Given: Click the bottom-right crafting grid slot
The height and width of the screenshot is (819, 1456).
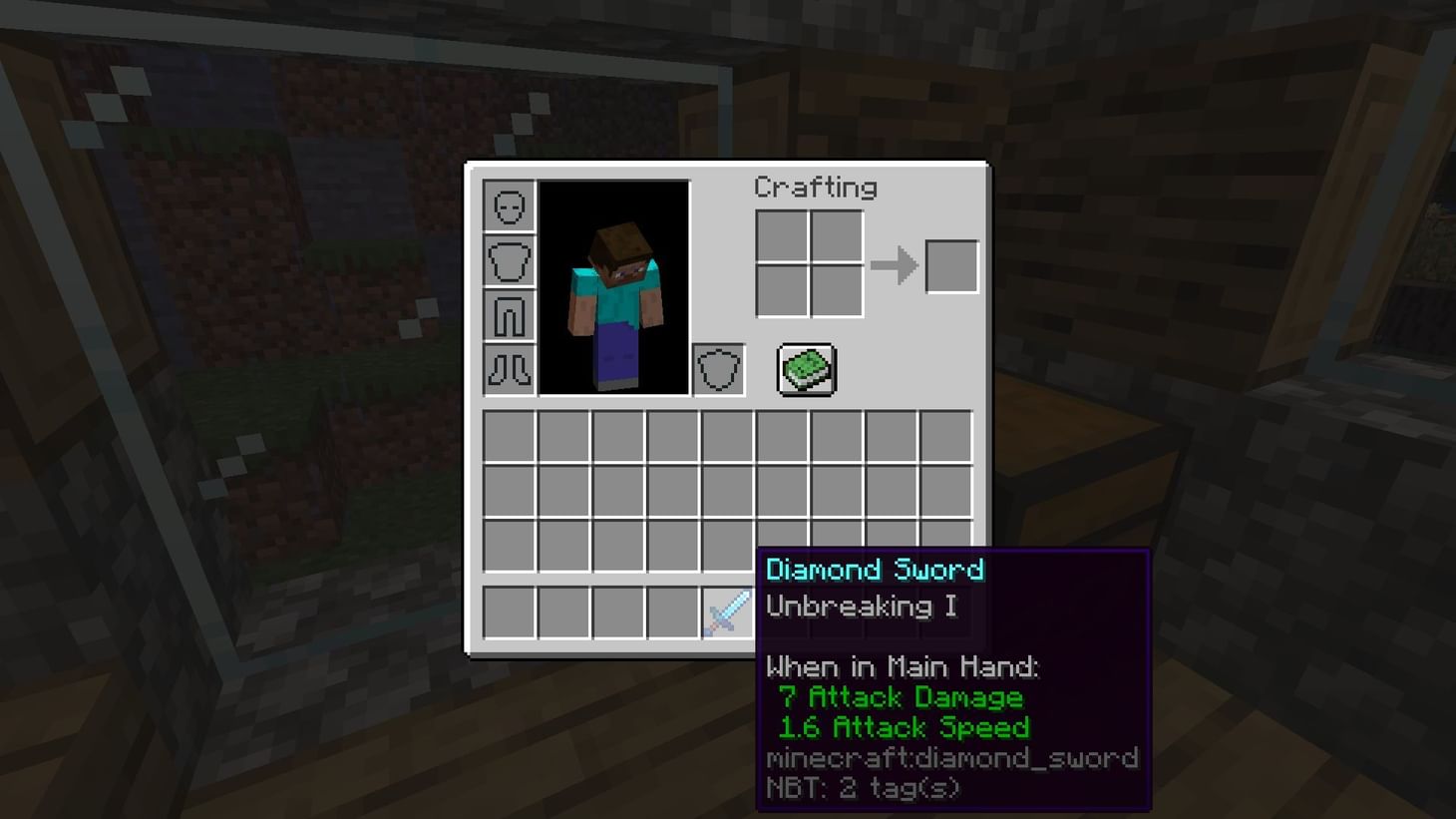Looking at the screenshot, I should 837,291.
